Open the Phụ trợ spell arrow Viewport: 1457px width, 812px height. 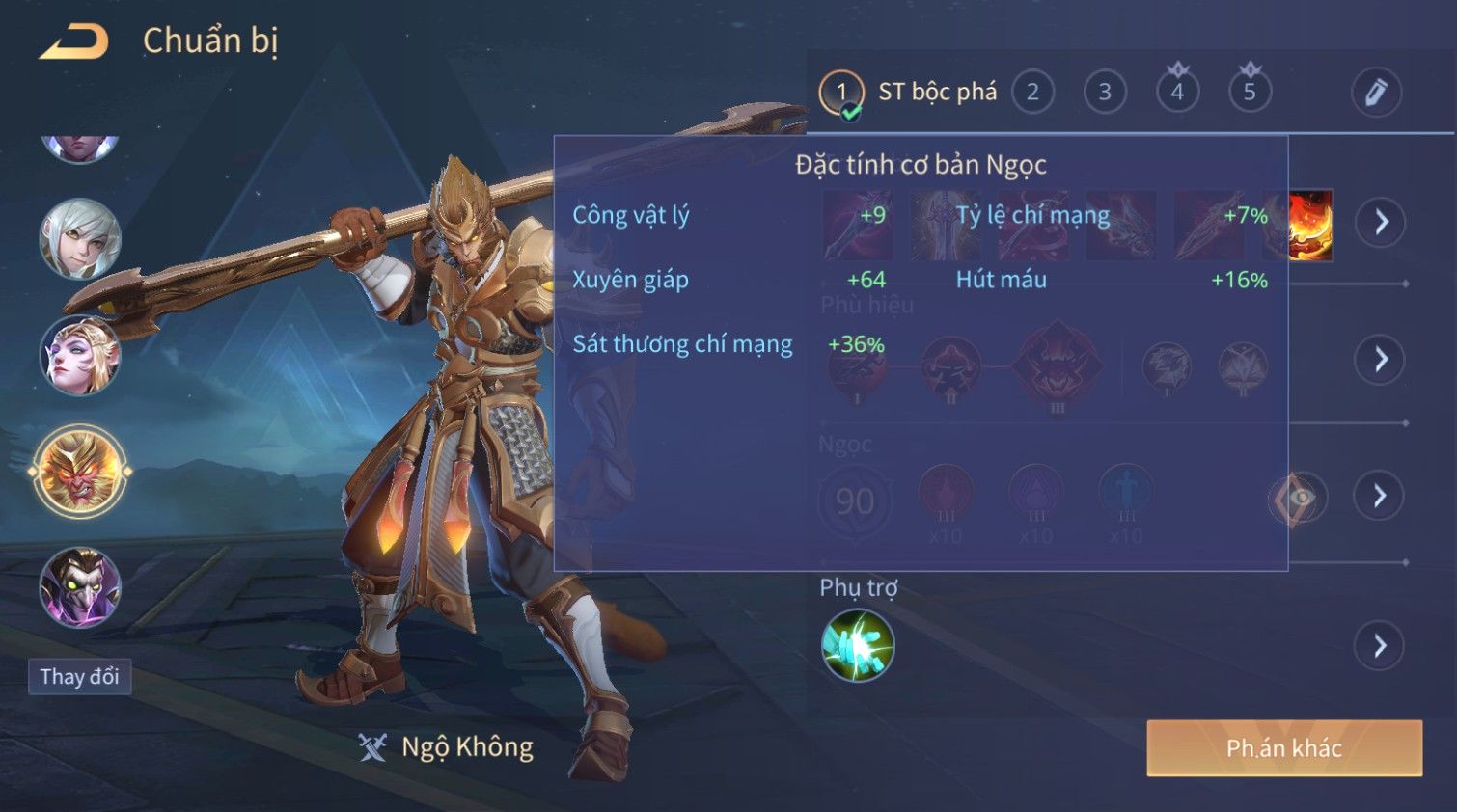coord(1380,646)
